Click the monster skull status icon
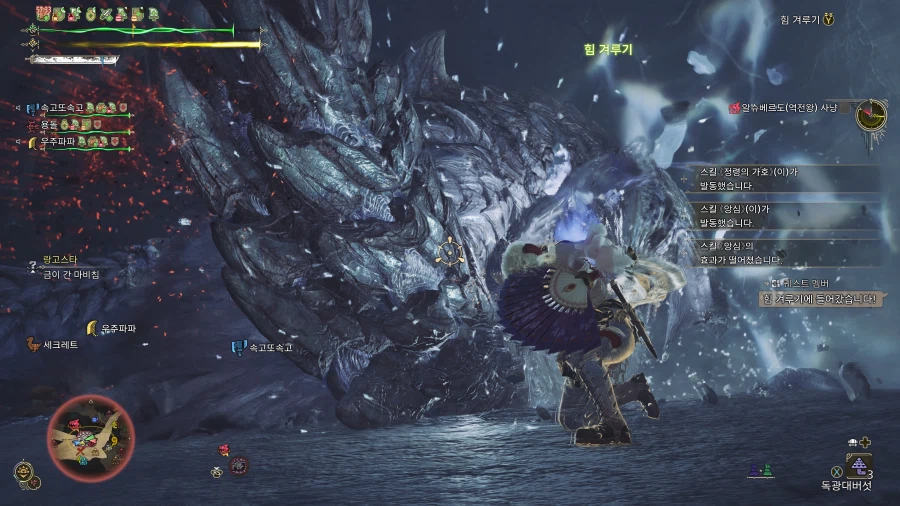 [x=239, y=465]
